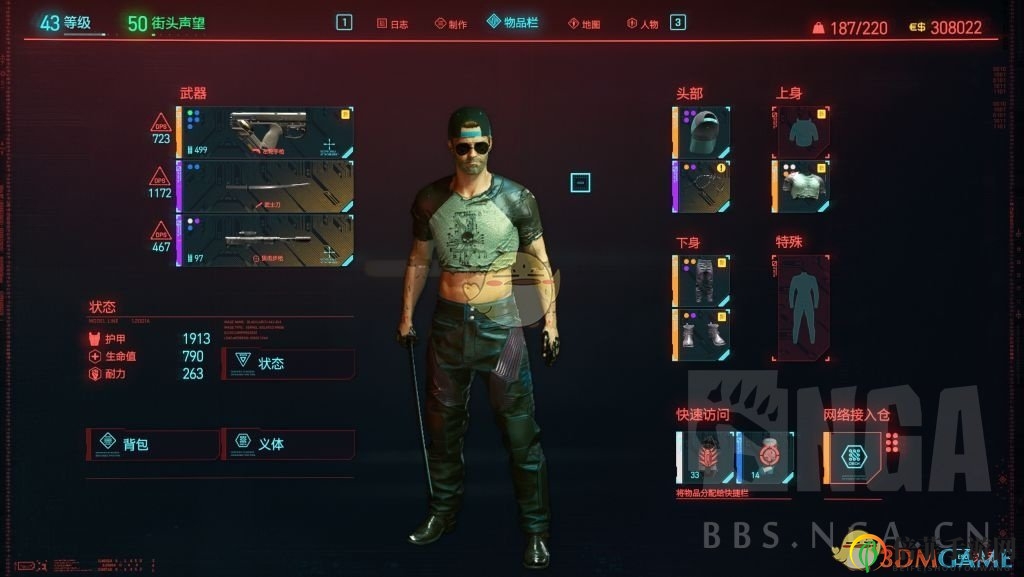Select the quick access item with count 33
The width and height of the screenshot is (1024, 577).
pyautogui.click(x=705, y=457)
